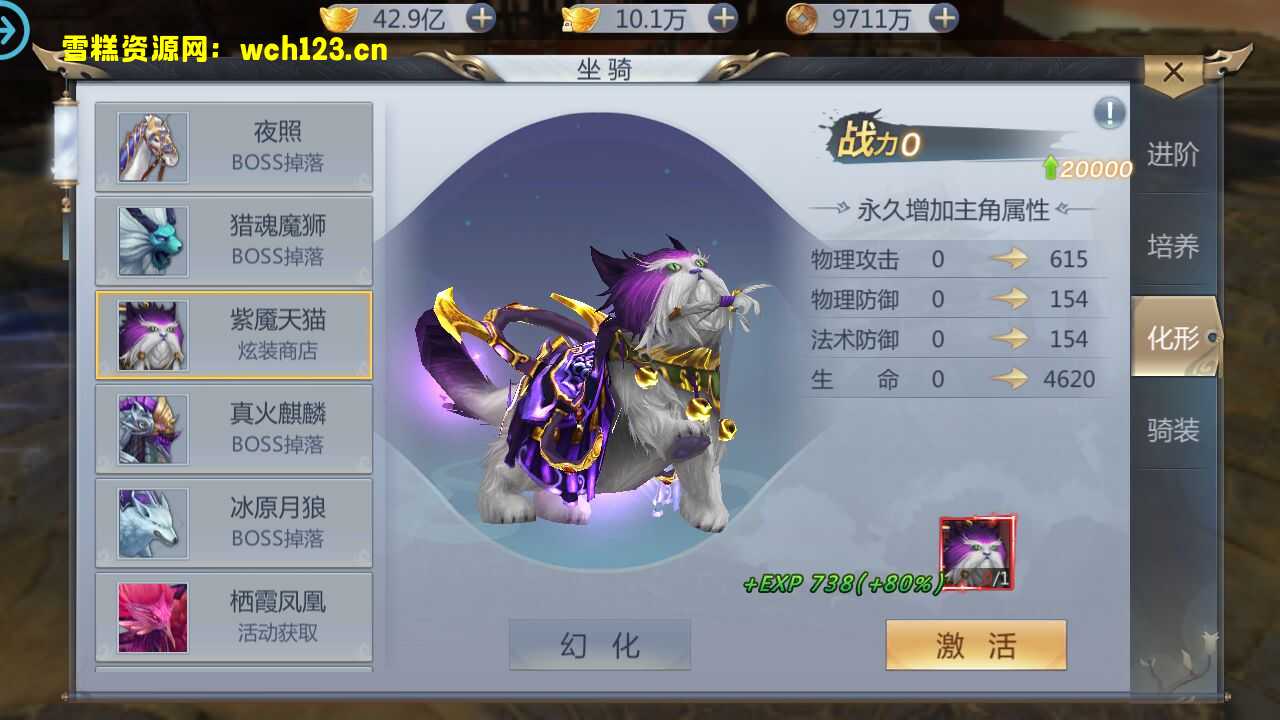The width and height of the screenshot is (1280, 720).
Task: Switch to the 骑装 tab
Action: (1172, 430)
